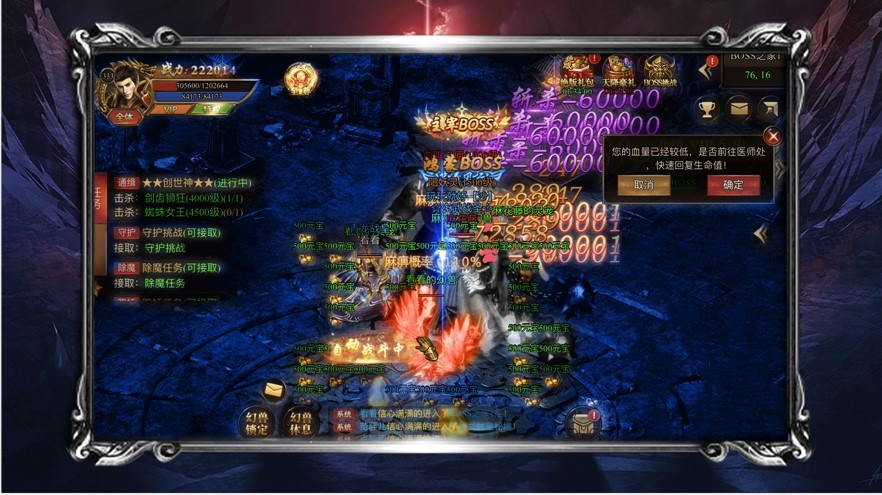Toggle the 全体 attack mode button
The width and height of the screenshot is (882, 495).
click(x=124, y=116)
